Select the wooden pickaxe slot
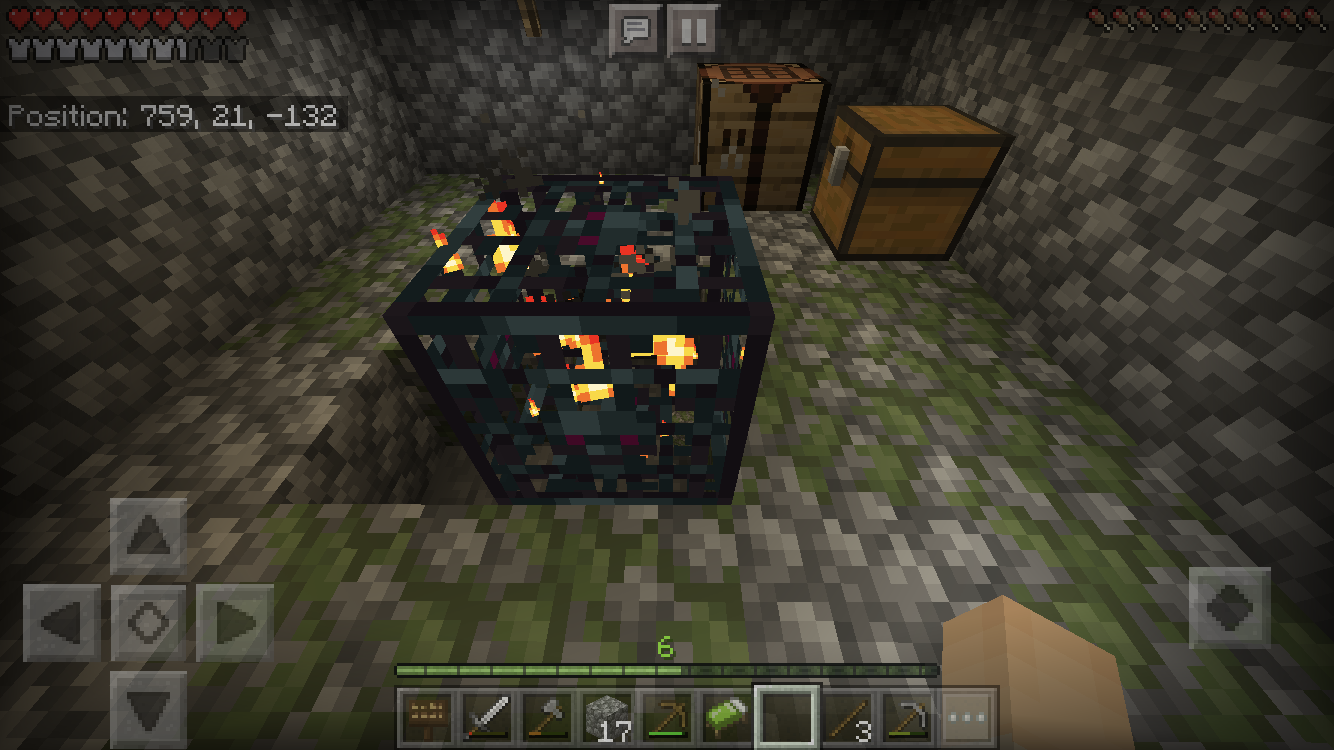Image resolution: width=1334 pixels, height=750 pixels. pyautogui.click(x=667, y=717)
